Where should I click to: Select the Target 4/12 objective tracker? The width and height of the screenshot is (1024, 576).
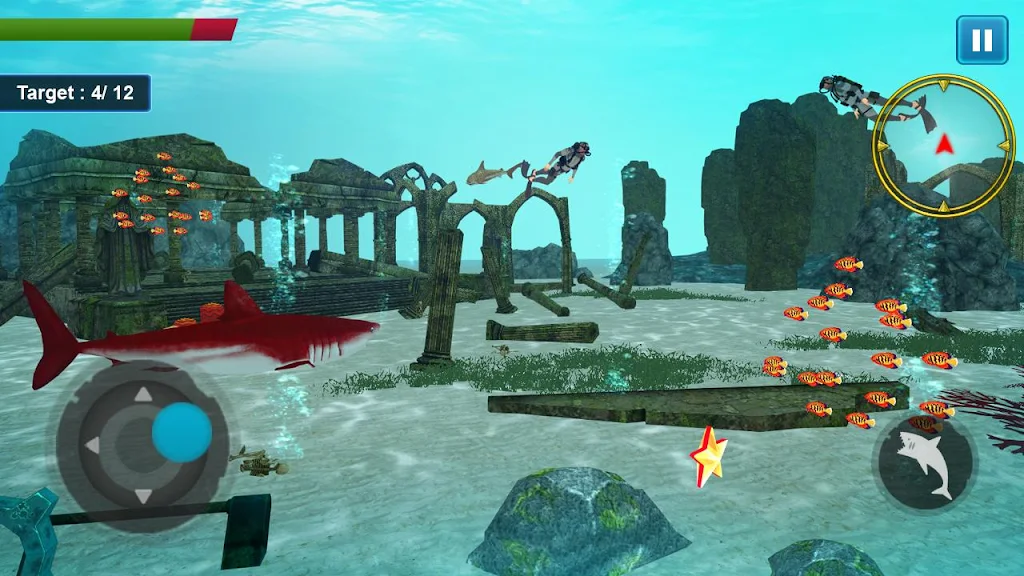point(75,93)
